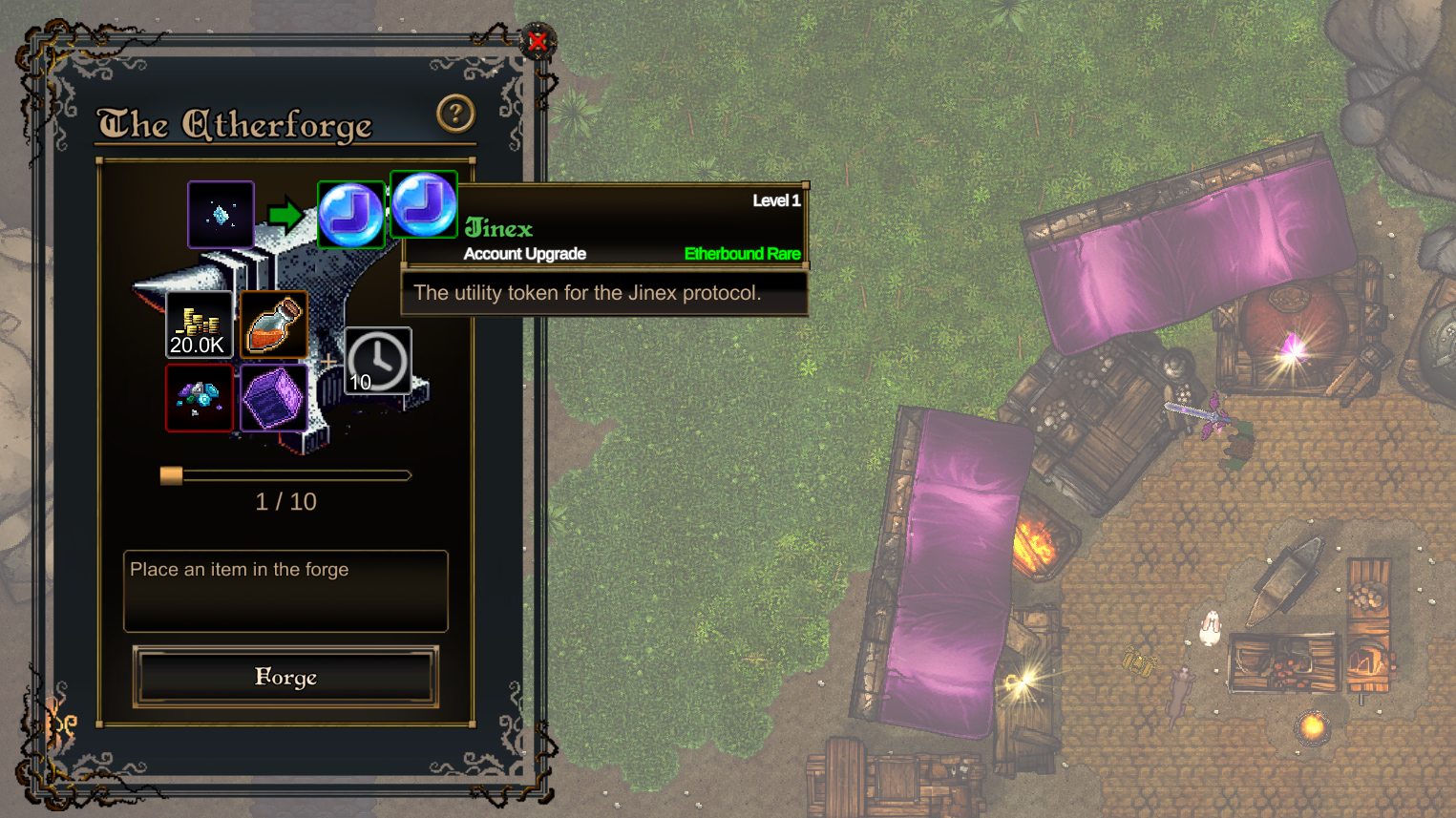Open the Etherforge help question mark
The height and width of the screenshot is (818, 1456).
coord(455,114)
